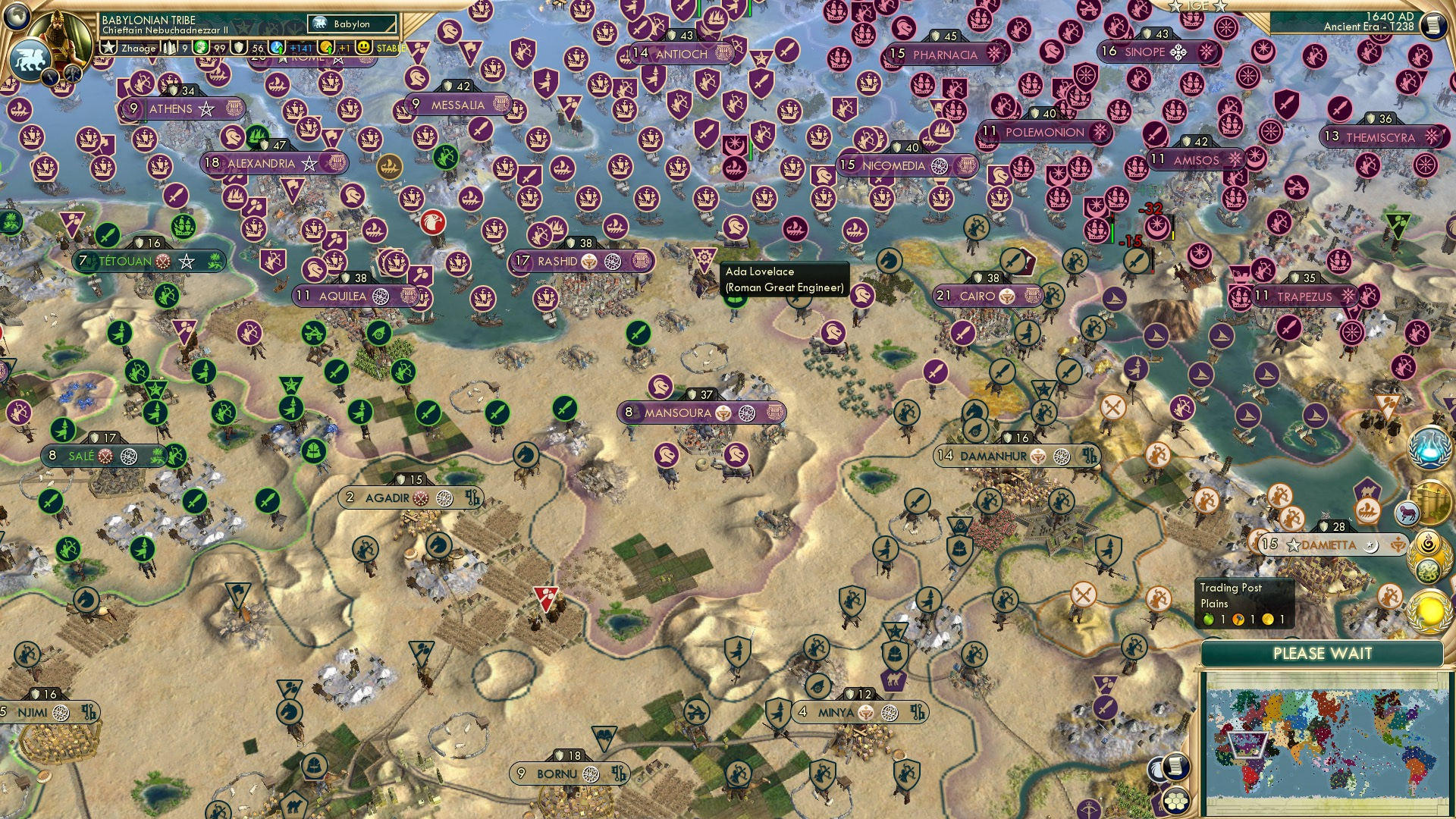The height and width of the screenshot is (819, 1456).
Task: Open the Damietta city banner
Action: coord(1329,543)
